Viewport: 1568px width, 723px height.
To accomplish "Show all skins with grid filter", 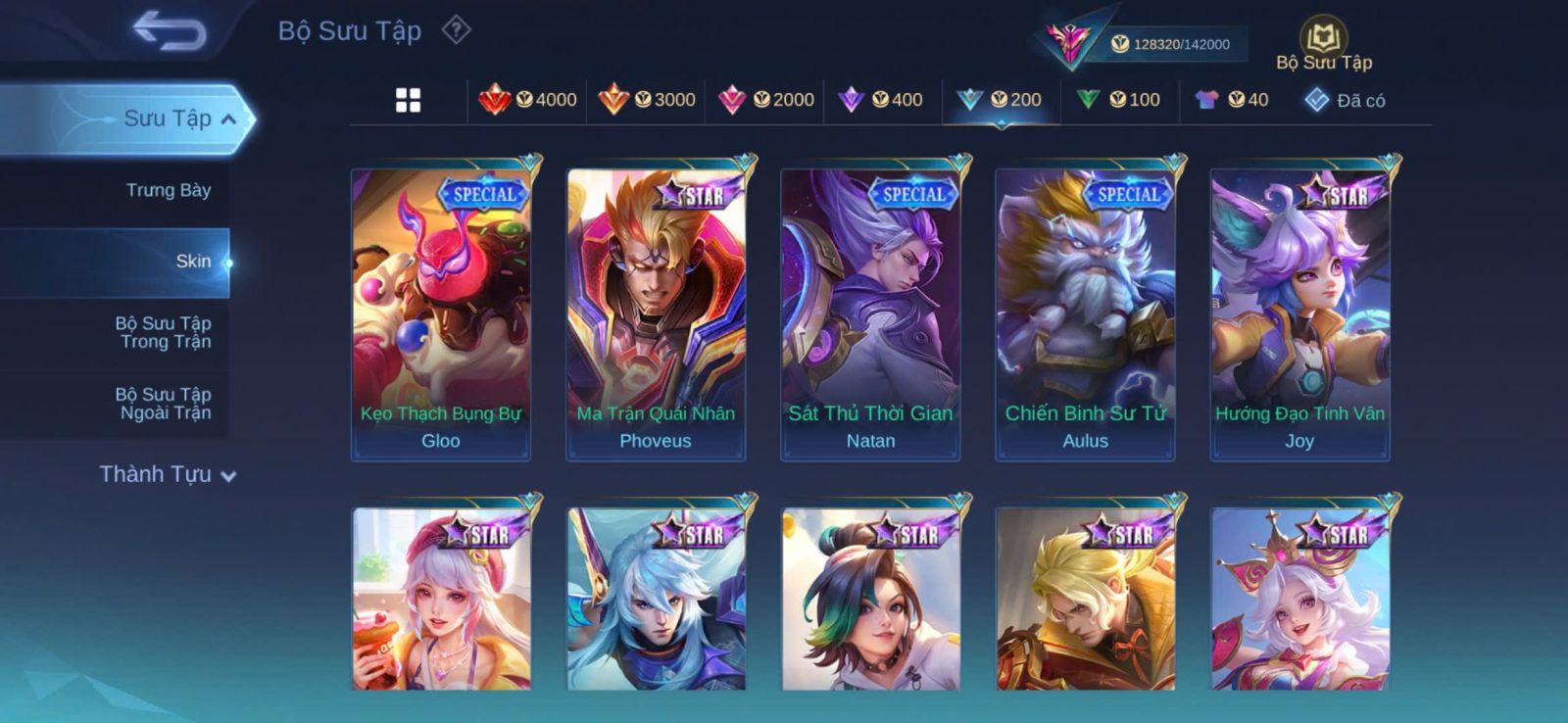I will click(408, 100).
